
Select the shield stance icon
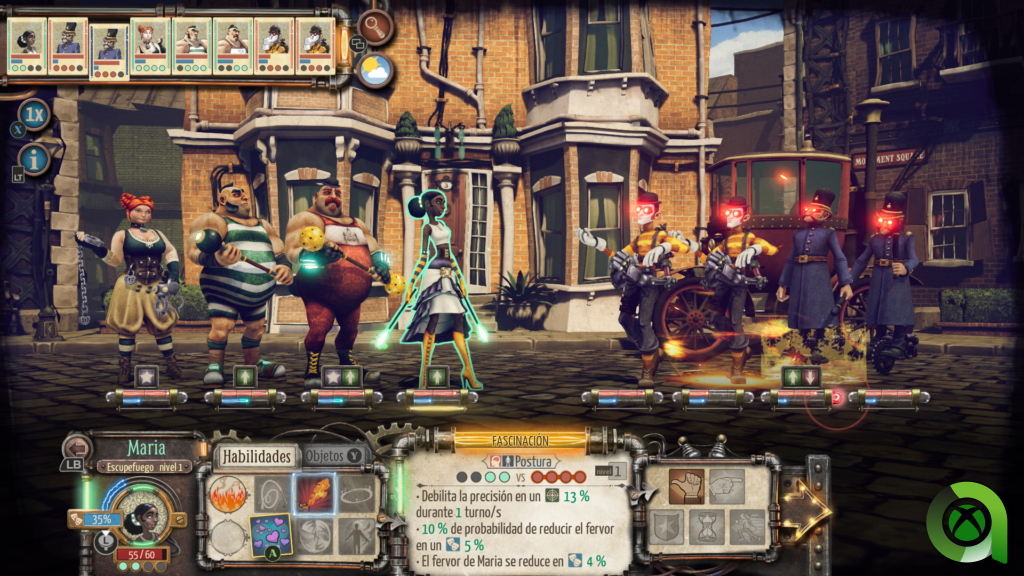tap(665, 527)
